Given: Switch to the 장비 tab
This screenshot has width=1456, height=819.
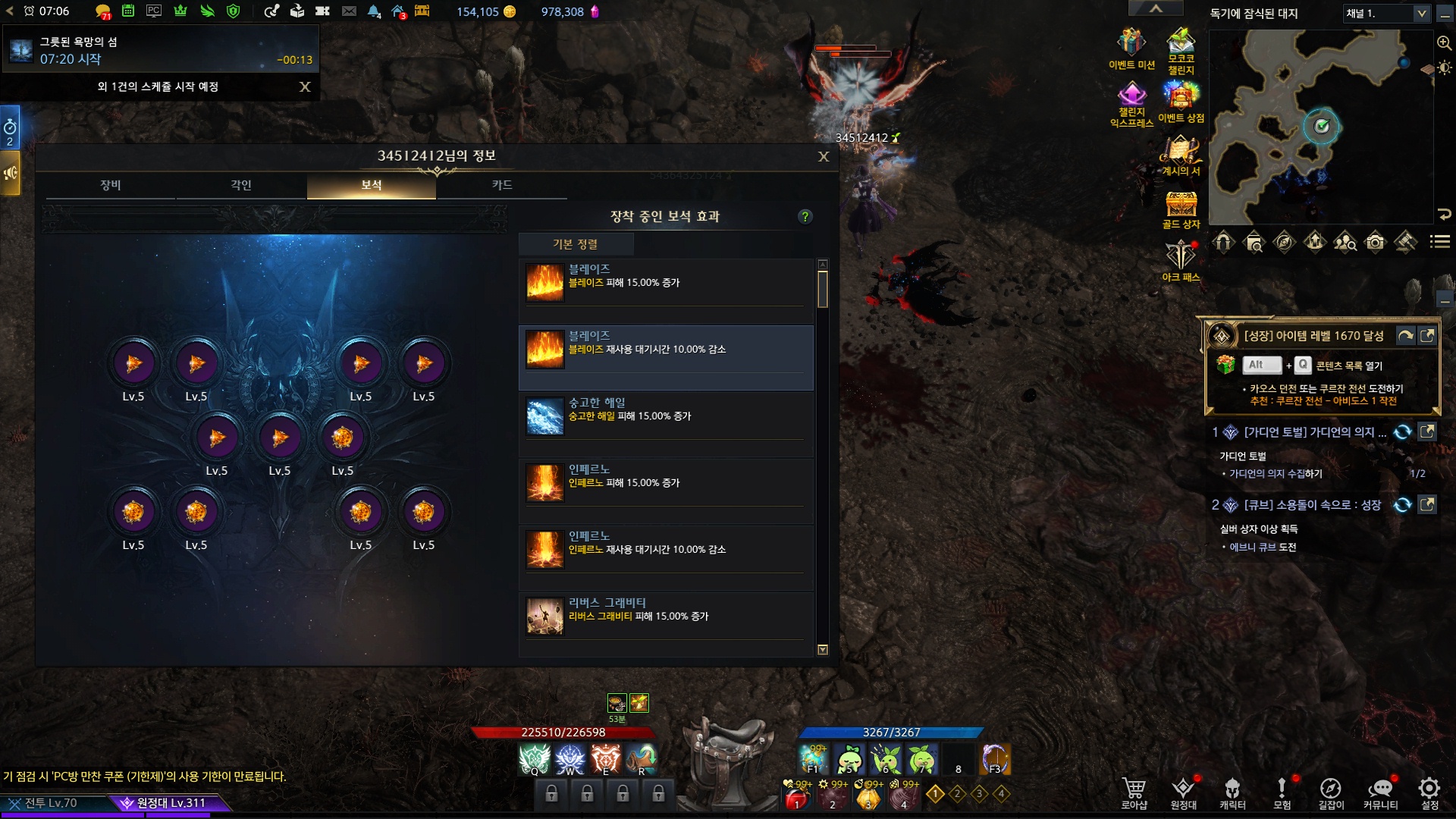Looking at the screenshot, I should 111,185.
